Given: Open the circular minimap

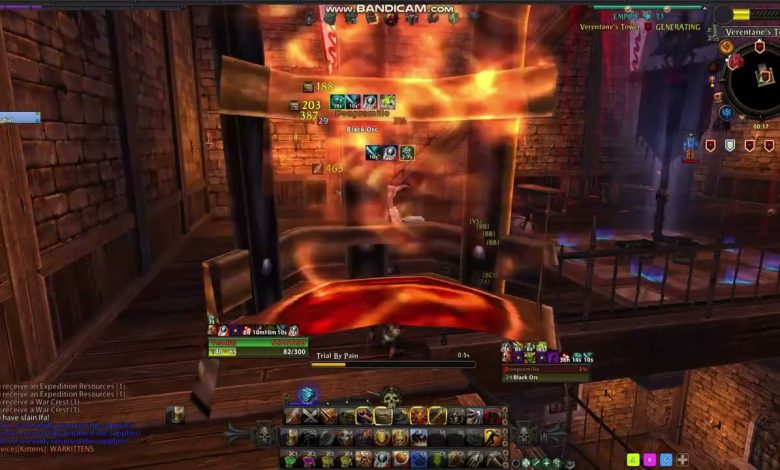Looking at the screenshot, I should point(756,80).
